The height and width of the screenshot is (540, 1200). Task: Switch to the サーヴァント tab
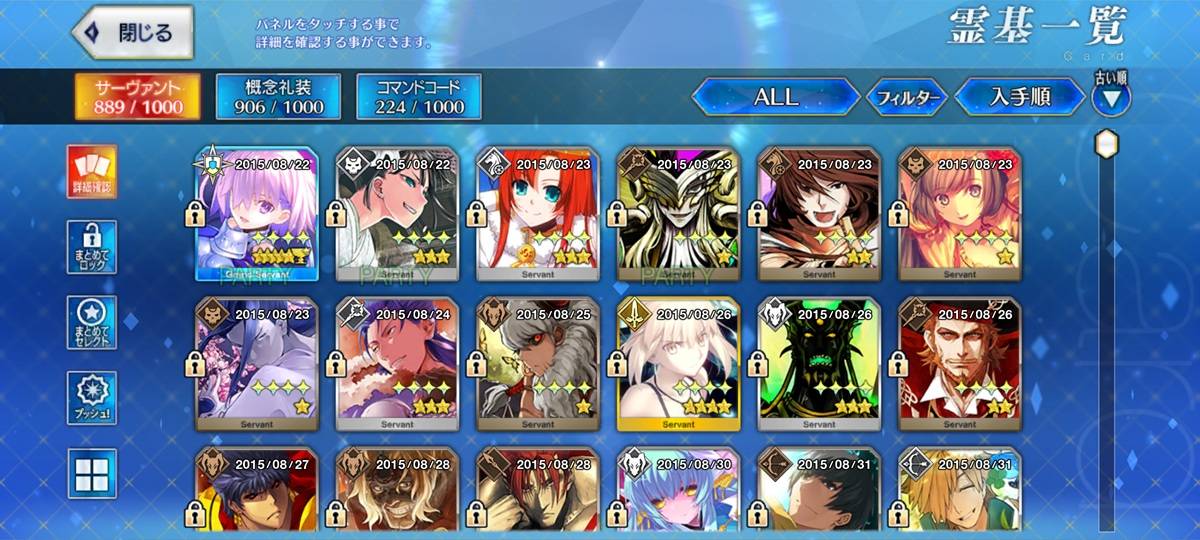(136, 96)
